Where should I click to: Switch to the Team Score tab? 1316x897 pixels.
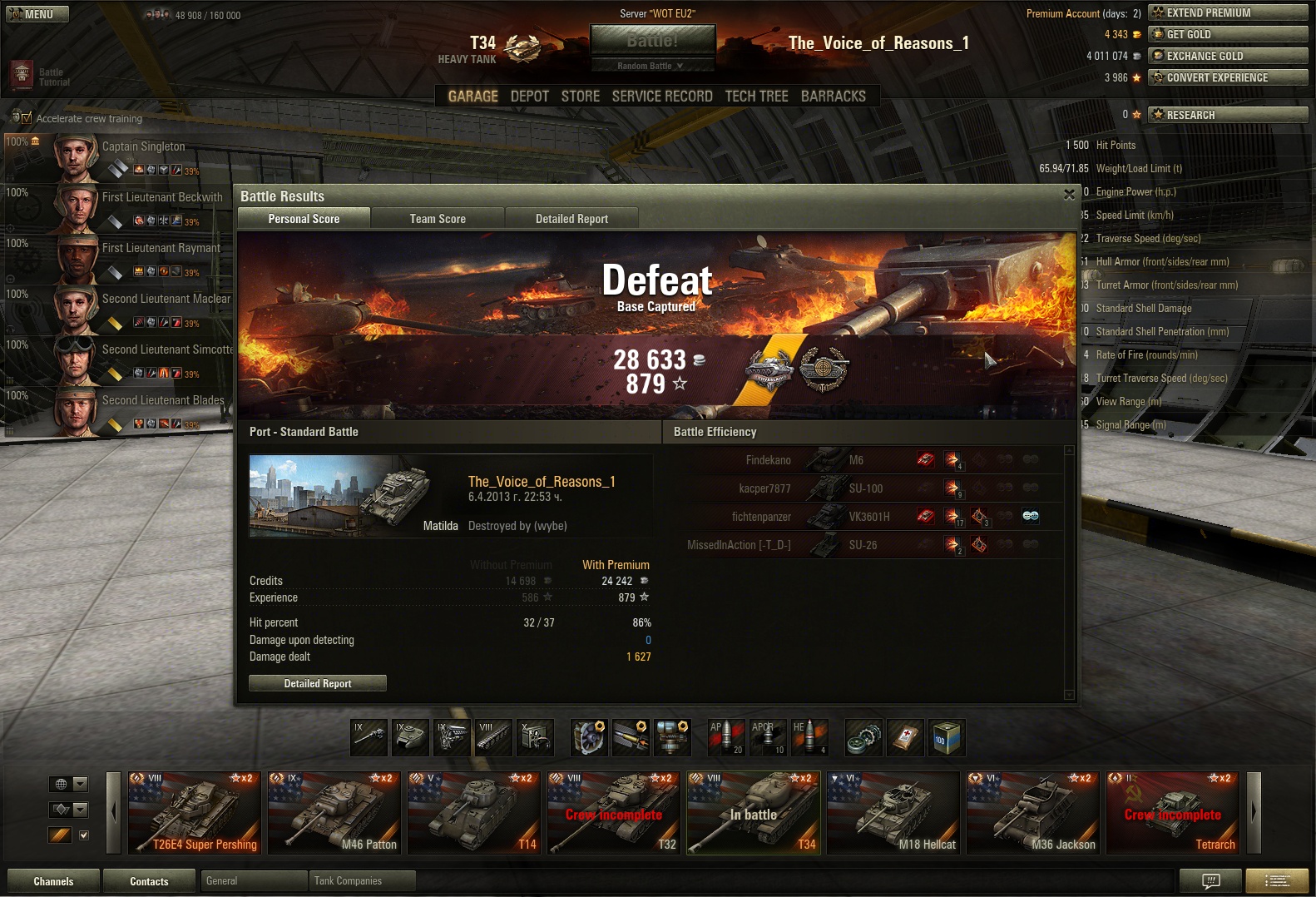click(438, 219)
